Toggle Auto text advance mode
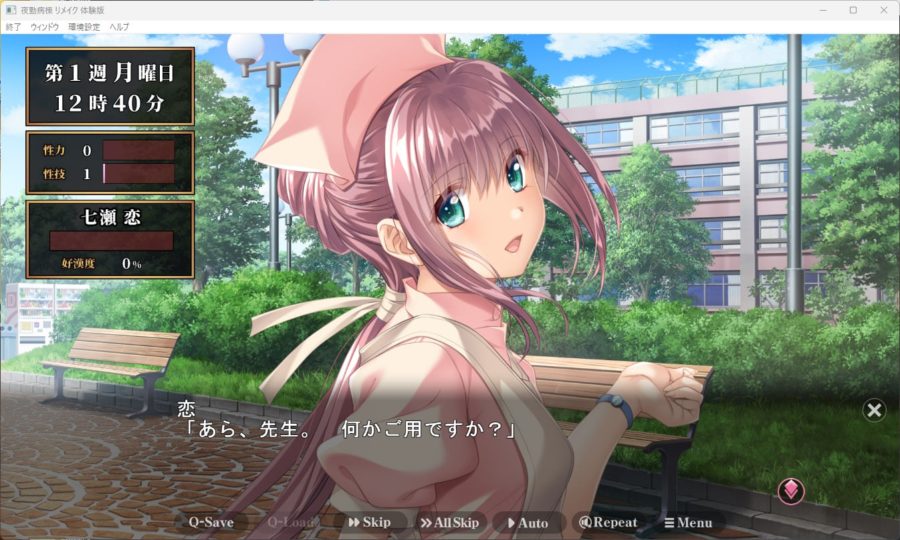This screenshot has width=900, height=540. click(527, 522)
